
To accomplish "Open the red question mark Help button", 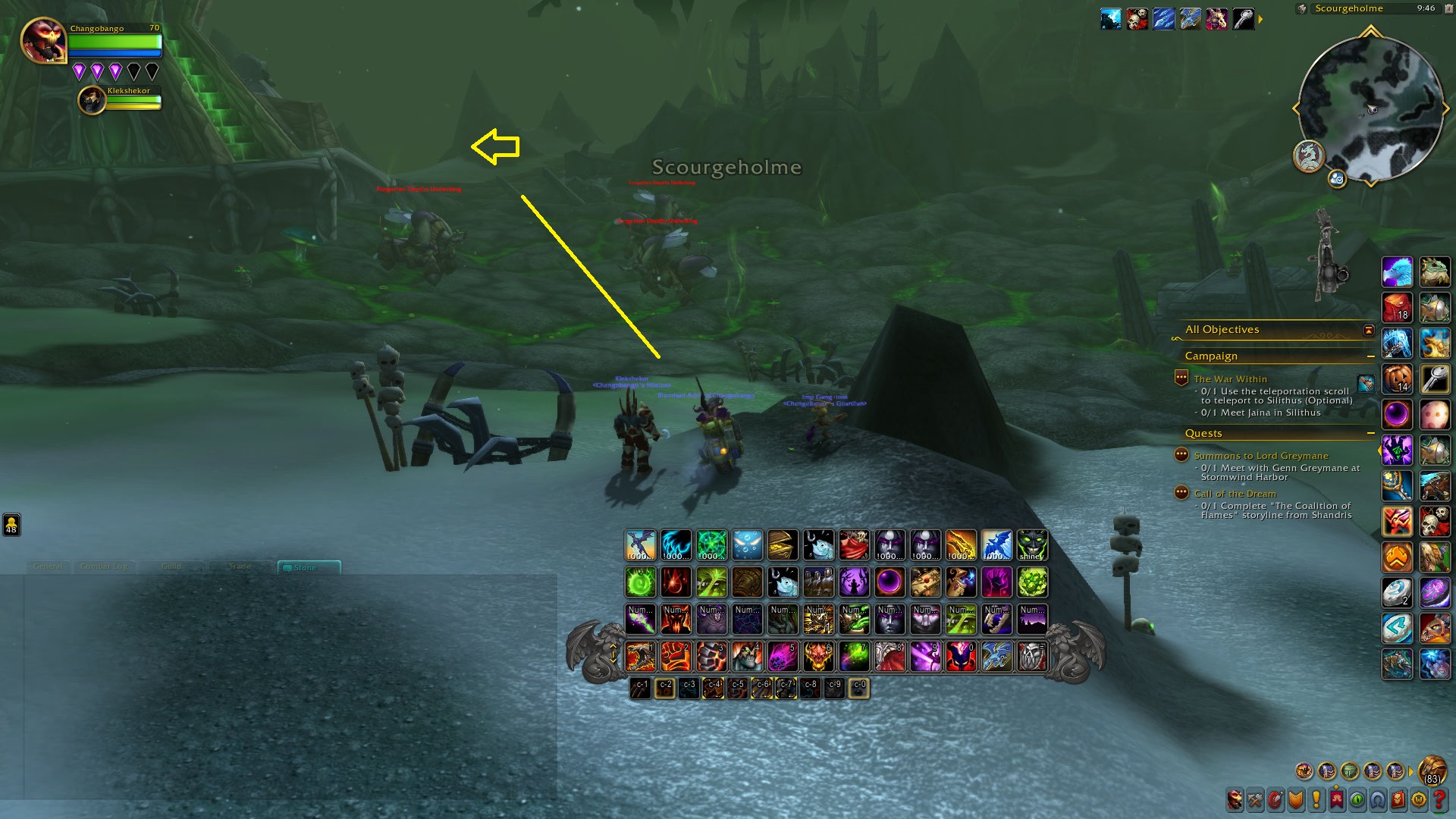I will [x=1439, y=799].
